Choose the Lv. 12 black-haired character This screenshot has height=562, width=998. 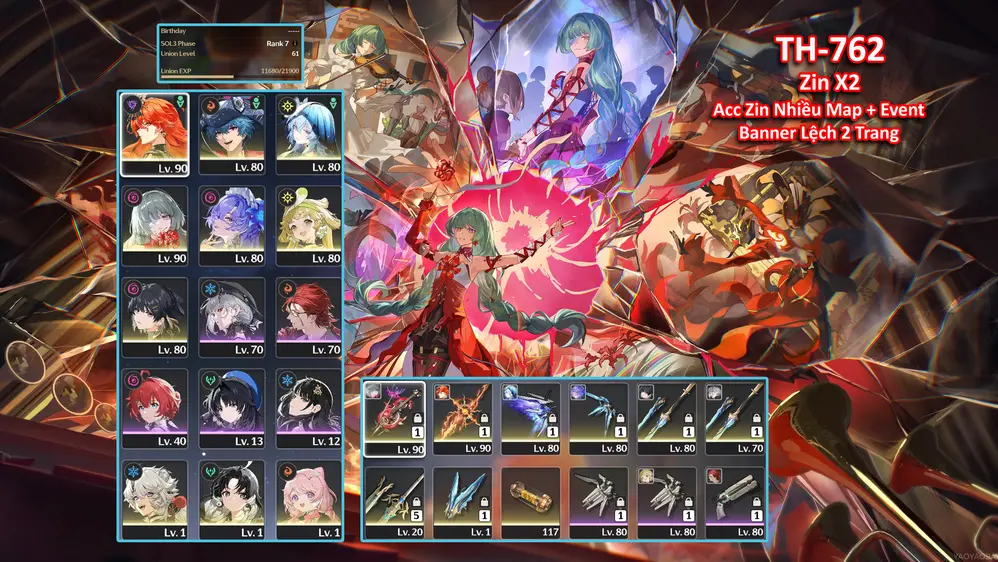pyautogui.click(x=309, y=407)
